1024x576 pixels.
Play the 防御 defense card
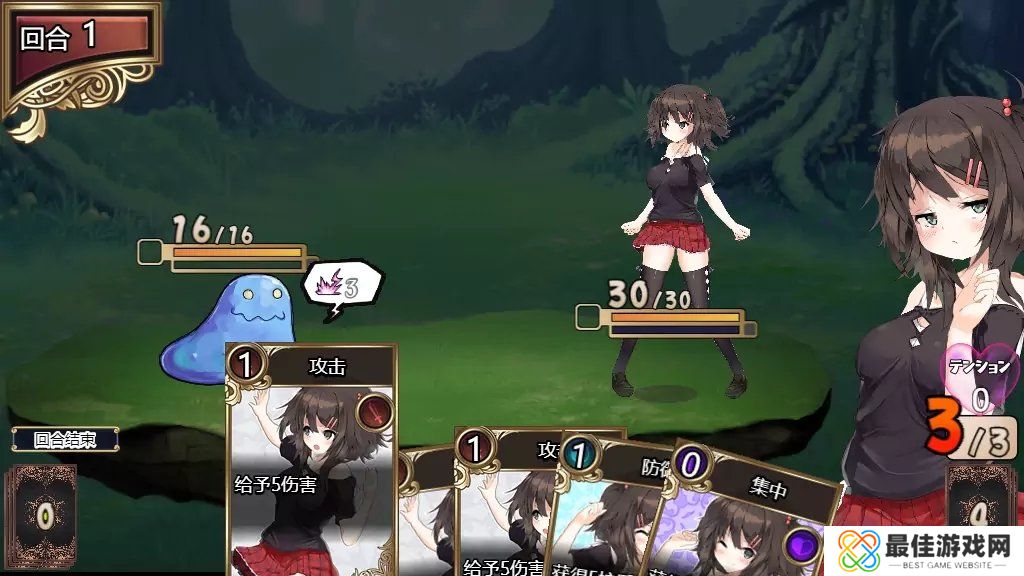610,510
